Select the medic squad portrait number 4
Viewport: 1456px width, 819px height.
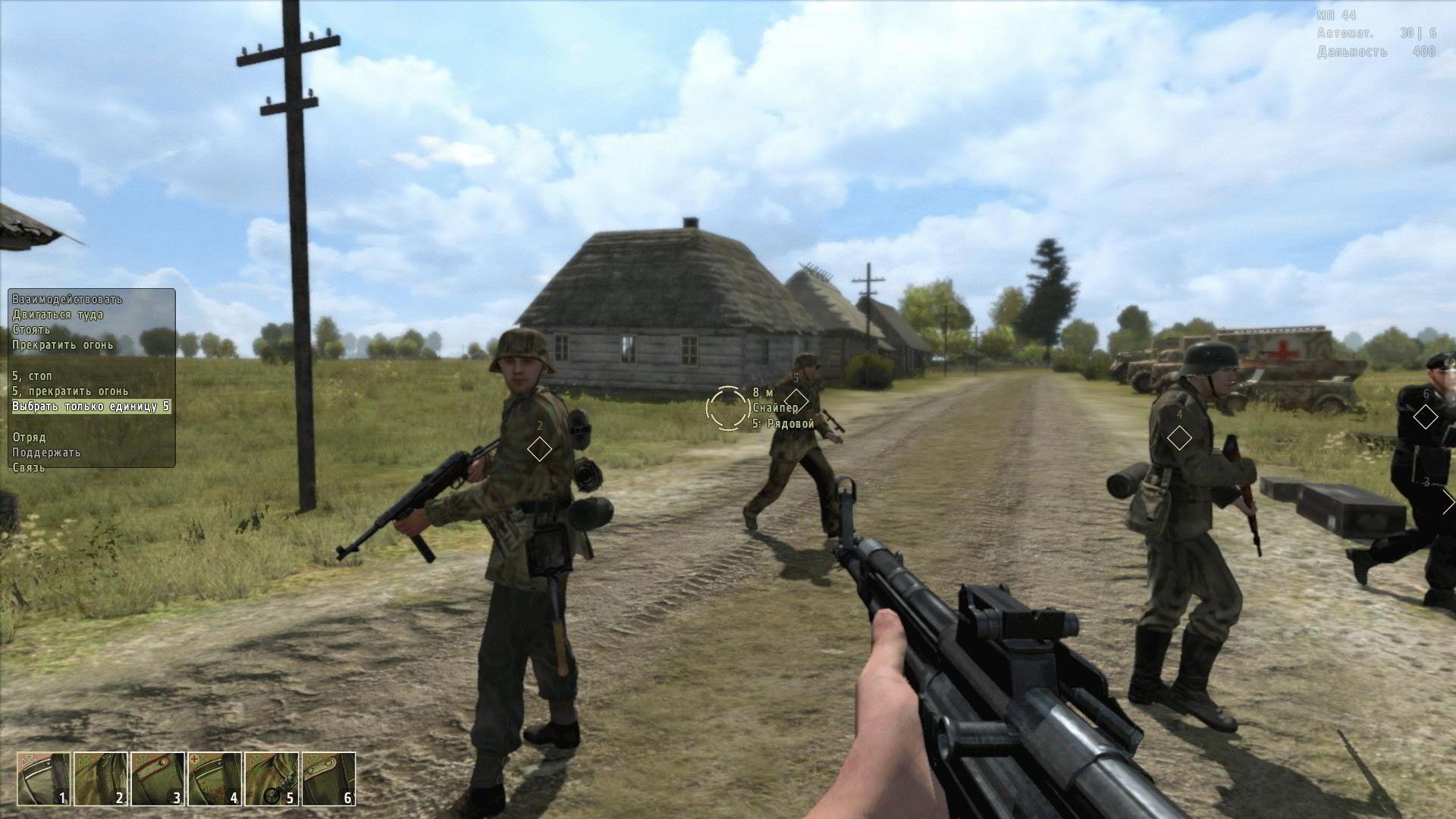pos(215,779)
